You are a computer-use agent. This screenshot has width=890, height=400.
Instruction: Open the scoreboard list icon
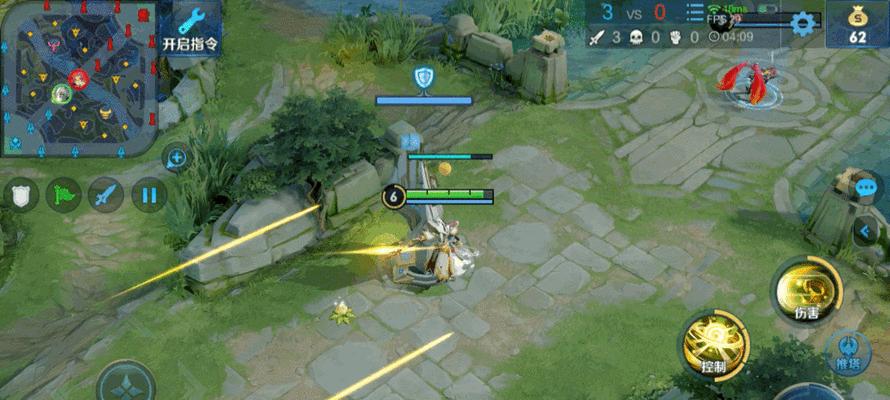pyautogui.click(x=695, y=13)
